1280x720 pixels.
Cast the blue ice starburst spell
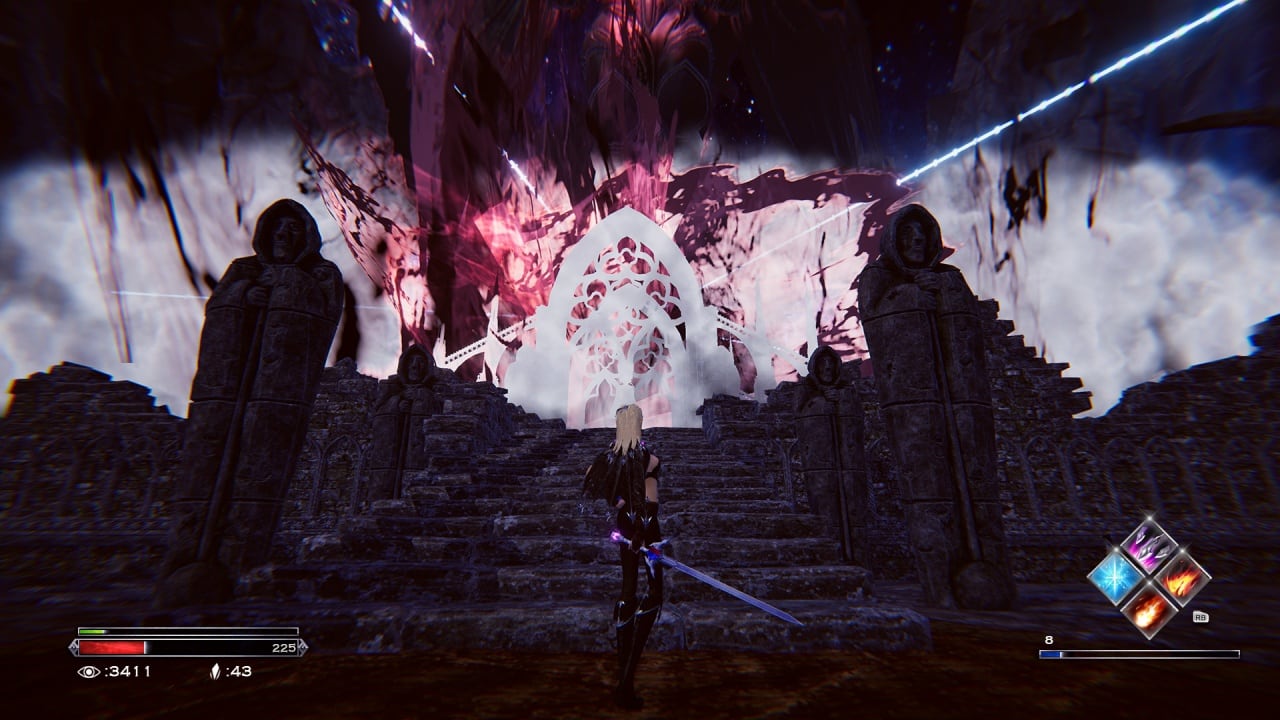1117,578
